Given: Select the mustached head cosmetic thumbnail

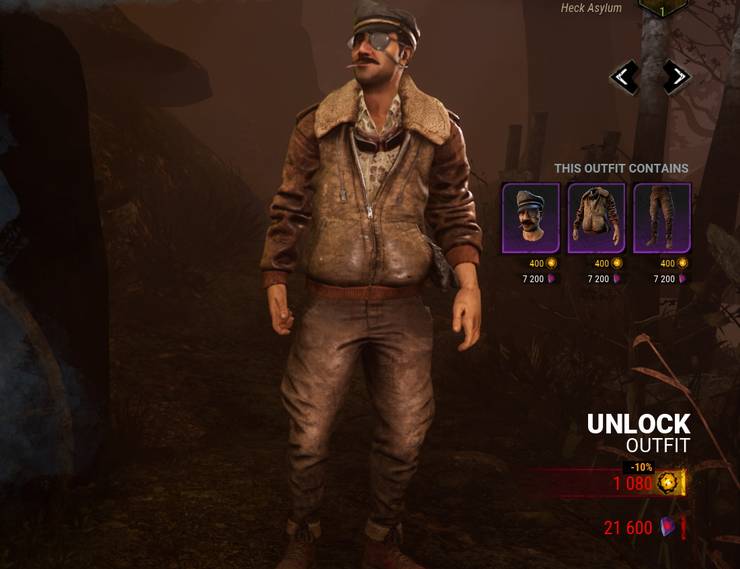Looking at the screenshot, I should (530, 218).
